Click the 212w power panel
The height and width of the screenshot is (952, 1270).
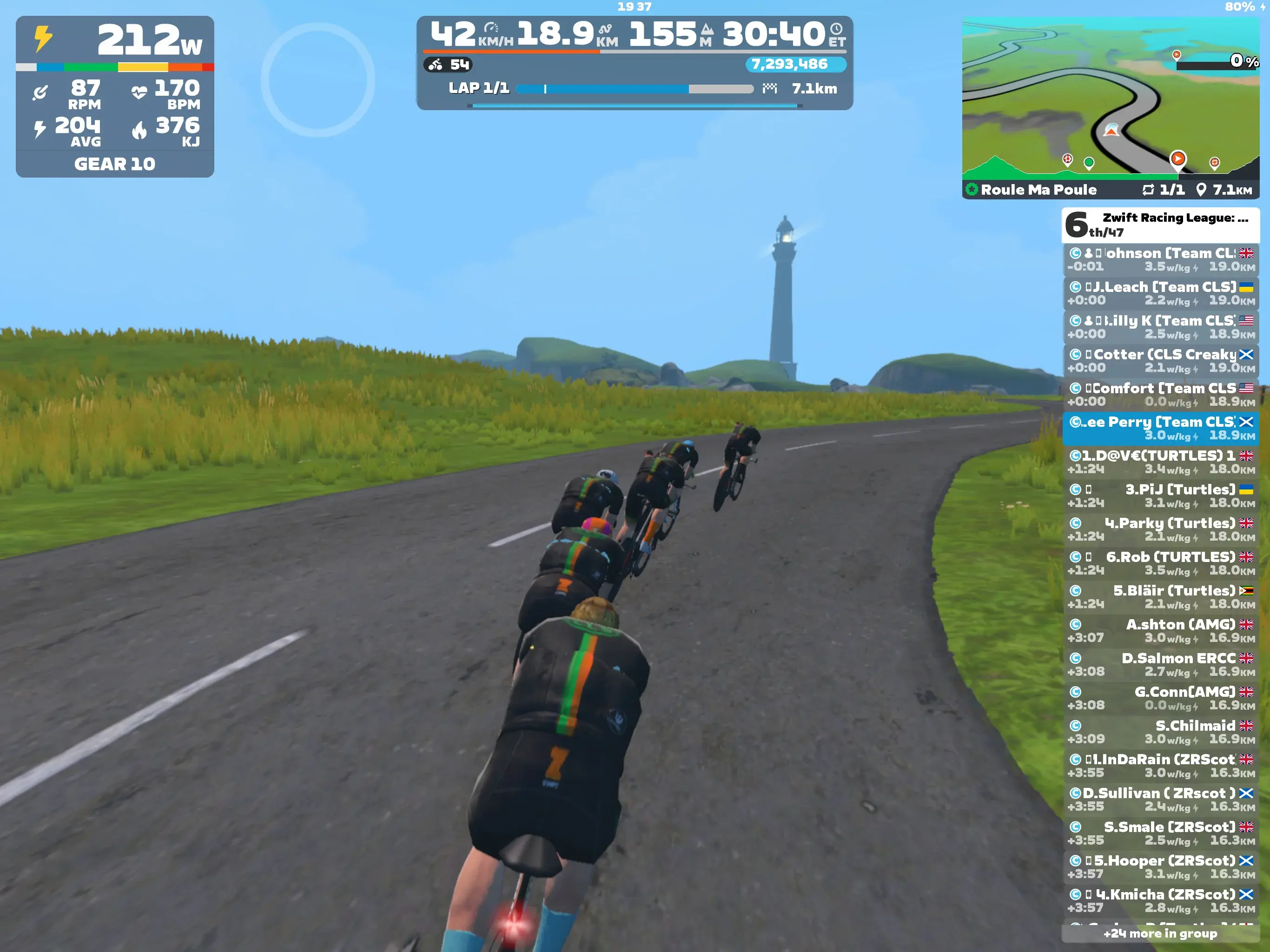[115, 97]
